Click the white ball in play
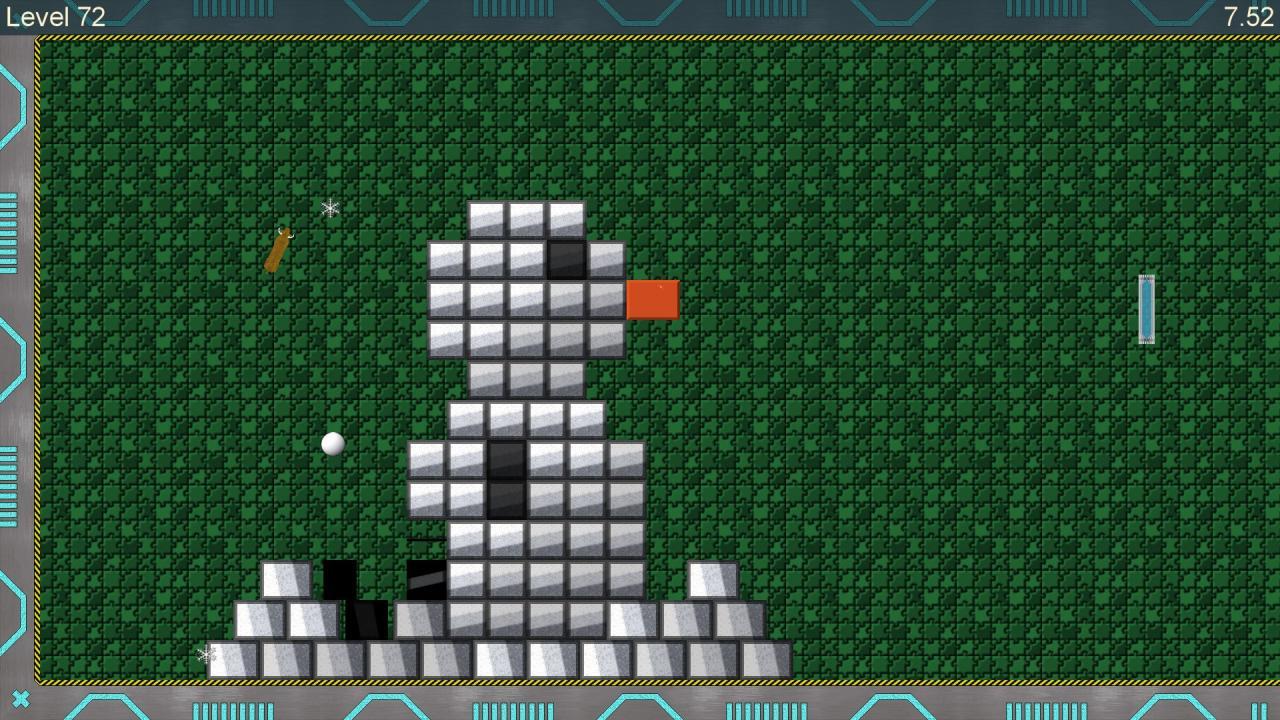 point(333,443)
